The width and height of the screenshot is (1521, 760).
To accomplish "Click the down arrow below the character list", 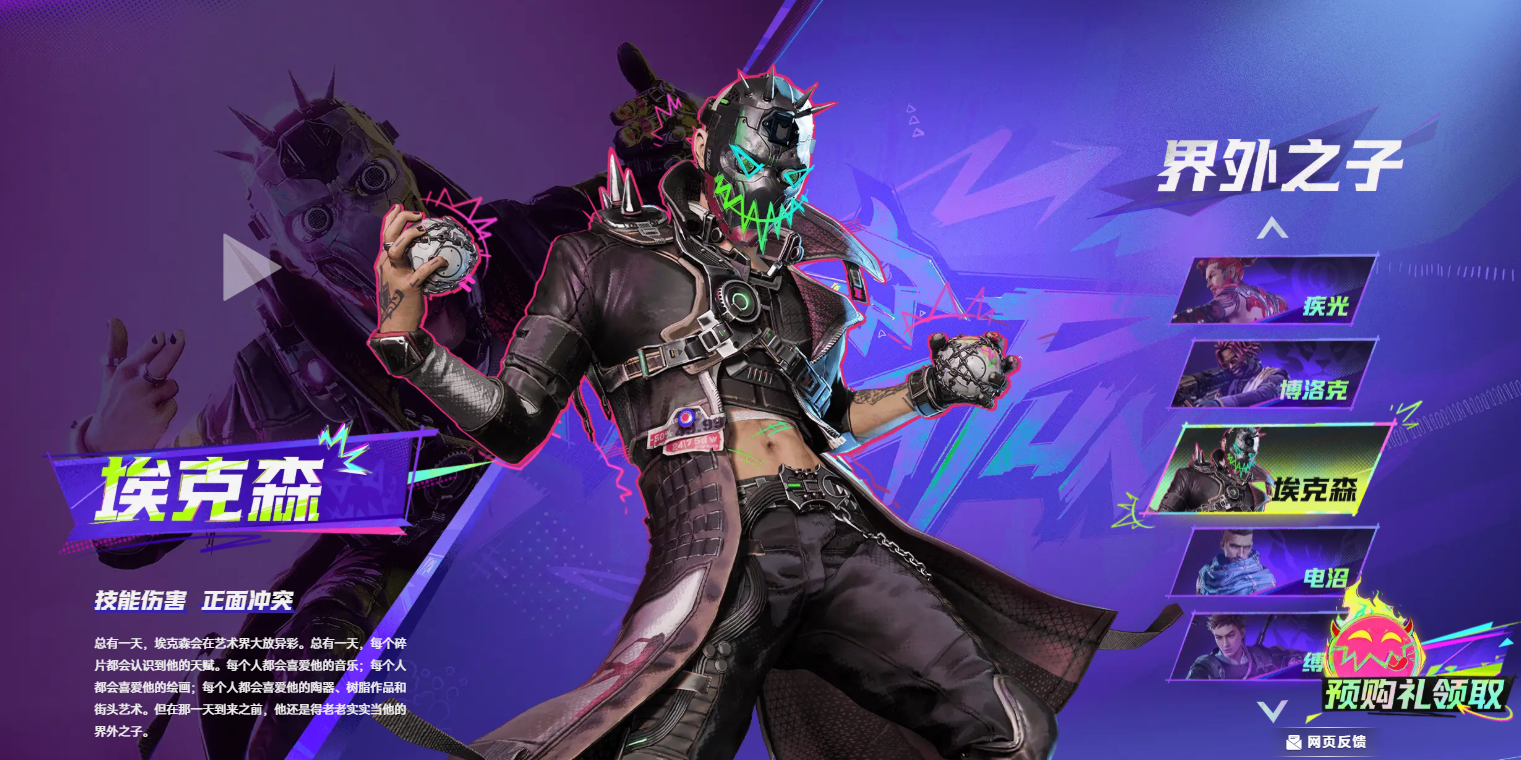I will pos(1272,711).
